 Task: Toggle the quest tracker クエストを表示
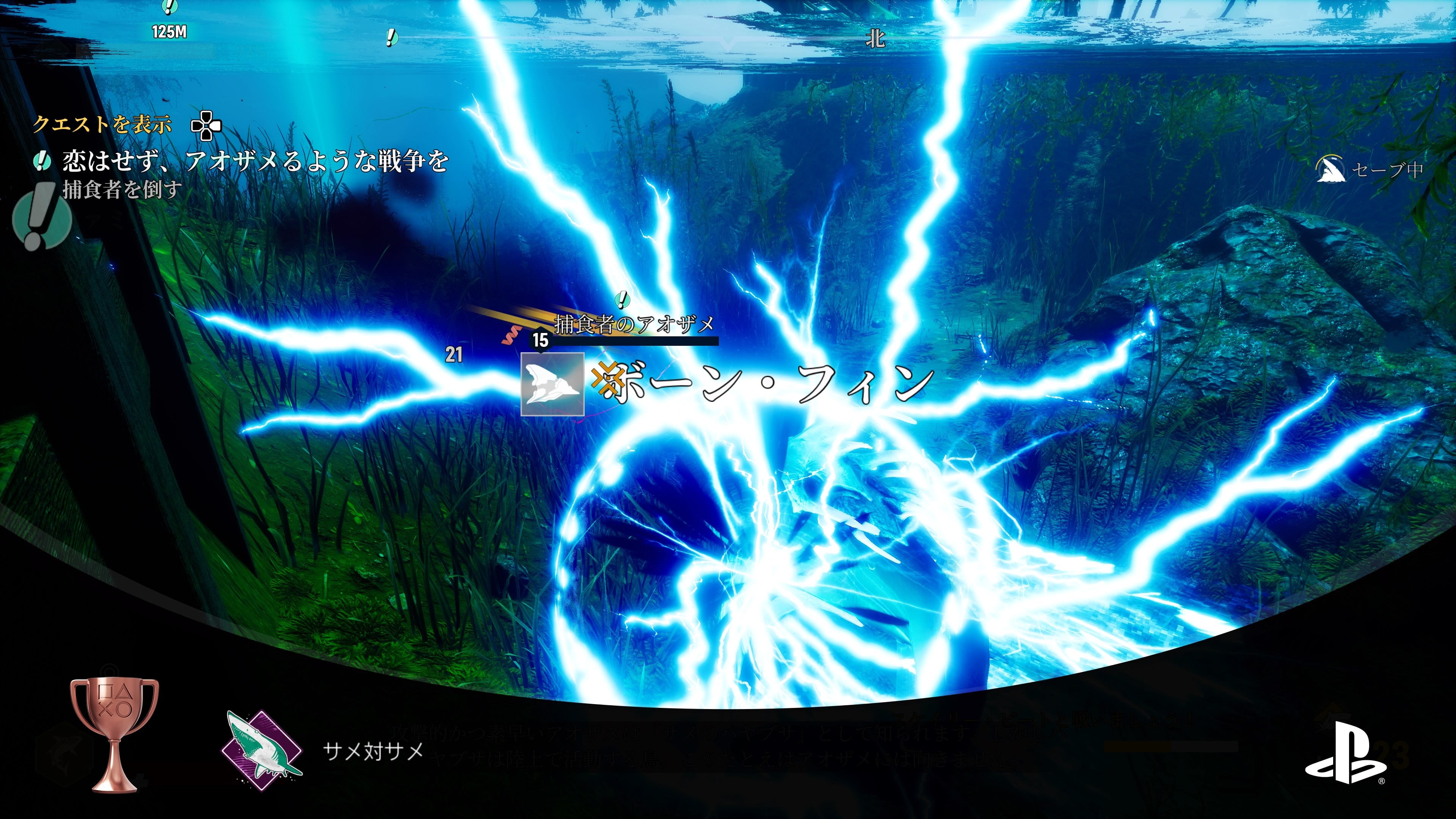coord(104,126)
